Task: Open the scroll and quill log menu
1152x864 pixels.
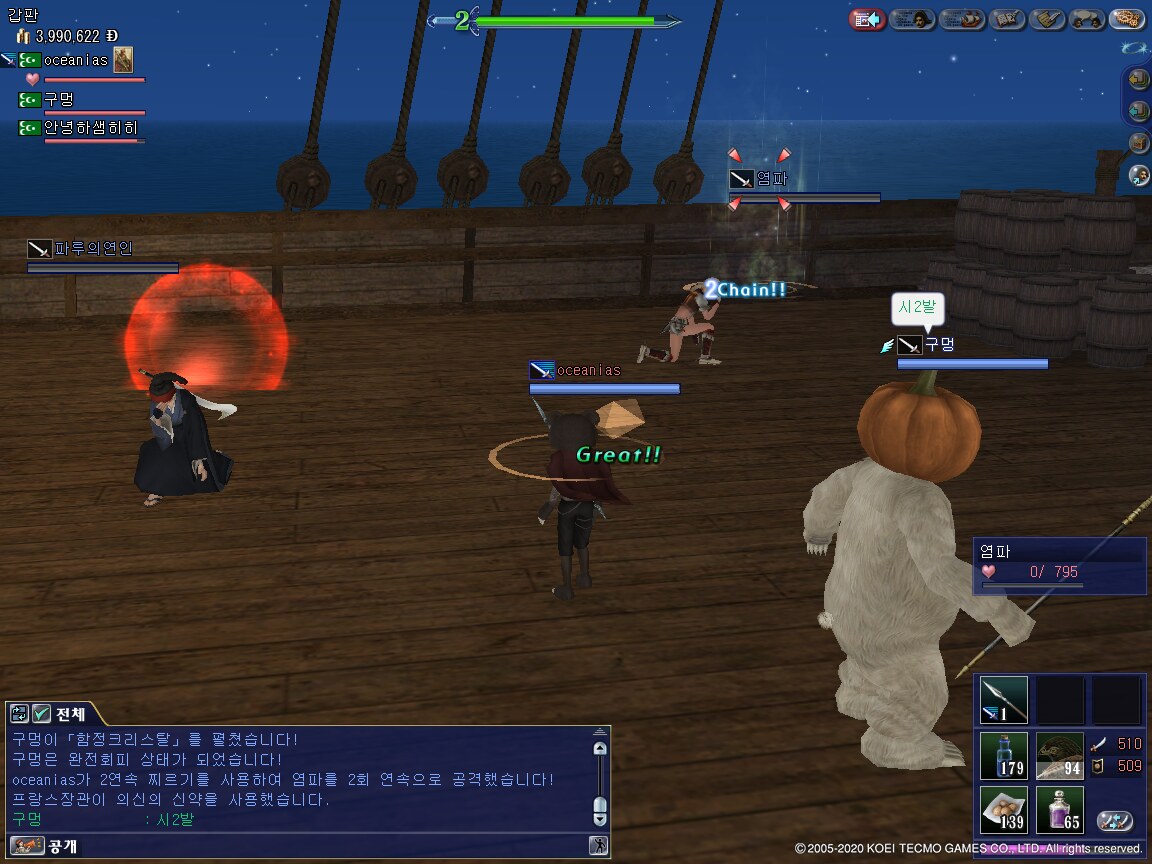Action: [x=1047, y=19]
